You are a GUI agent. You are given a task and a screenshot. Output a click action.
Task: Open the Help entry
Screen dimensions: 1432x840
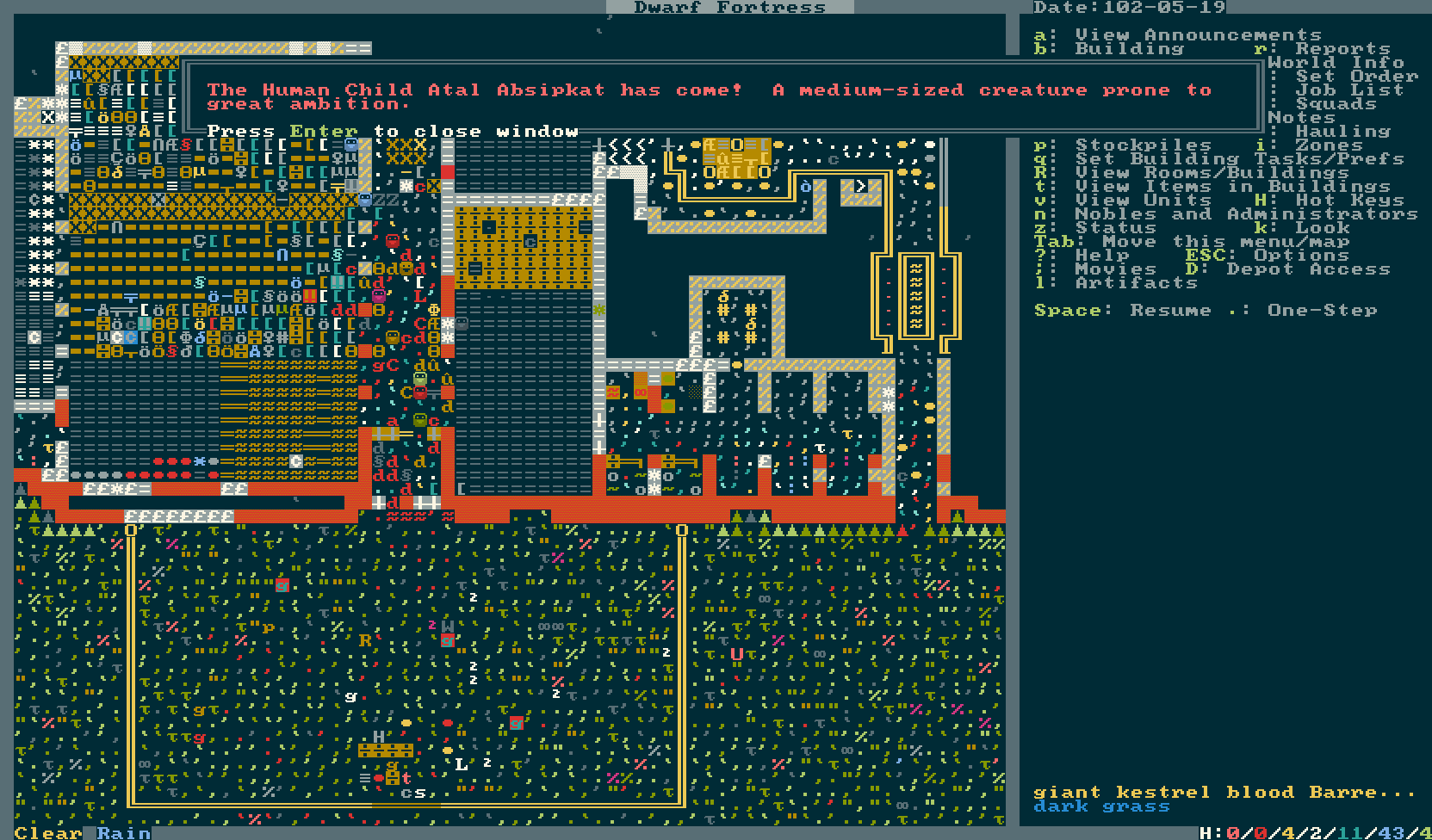(1101, 256)
